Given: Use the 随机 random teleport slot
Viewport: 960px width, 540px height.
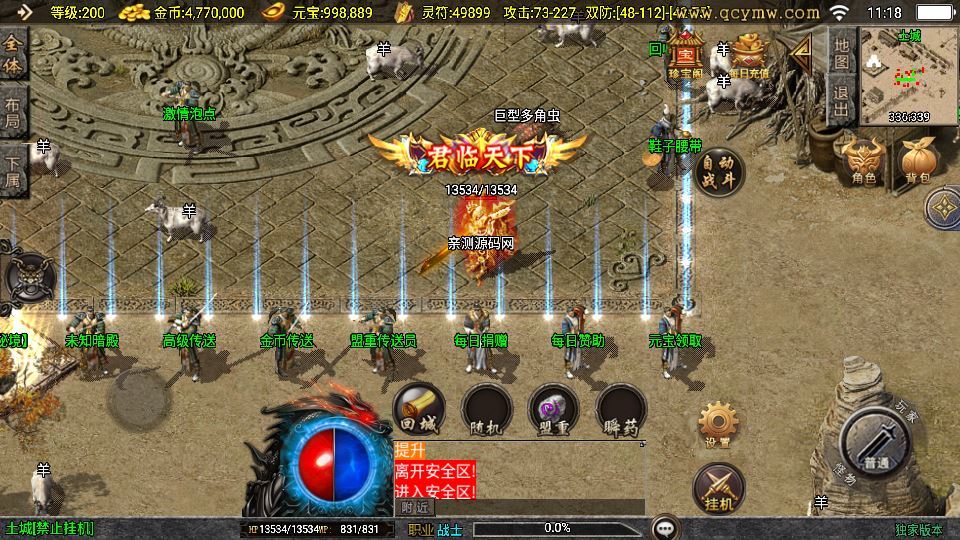Looking at the screenshot, I should tap(487, 410).
